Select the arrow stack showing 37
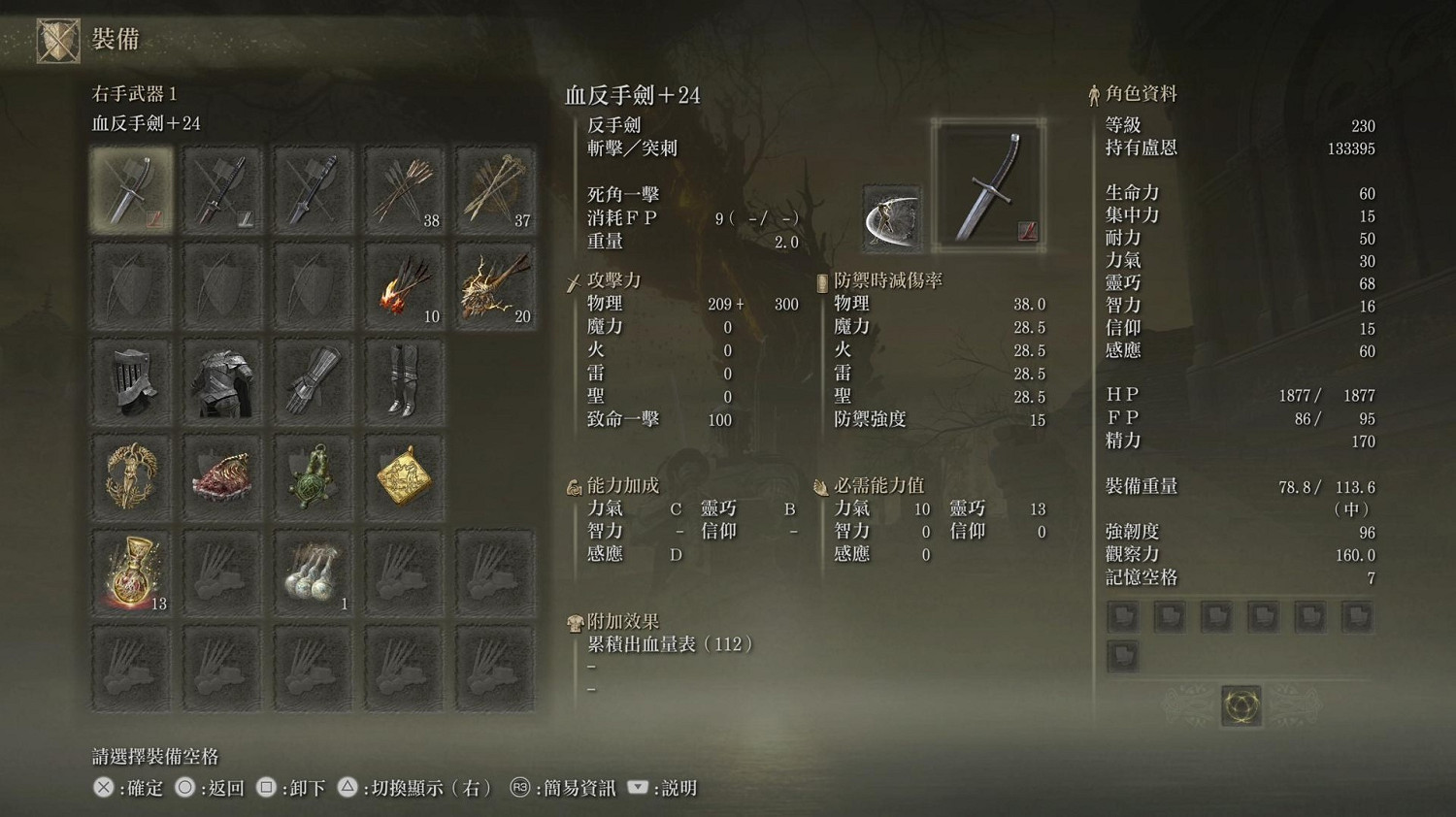The width and height of the screenshot is (1456, 817). click(x=495, y=189)
